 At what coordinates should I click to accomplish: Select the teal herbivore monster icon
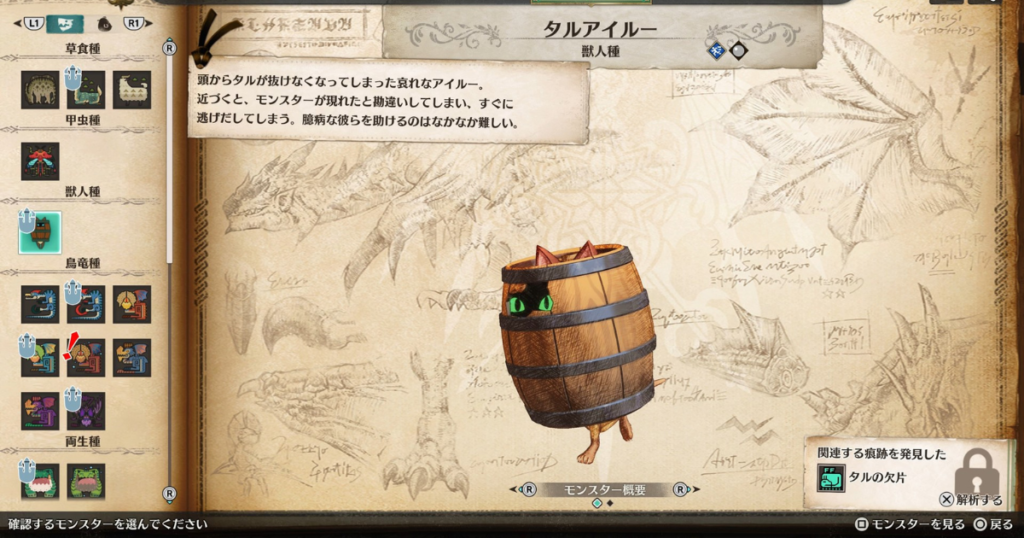click(x=86, y=90)
